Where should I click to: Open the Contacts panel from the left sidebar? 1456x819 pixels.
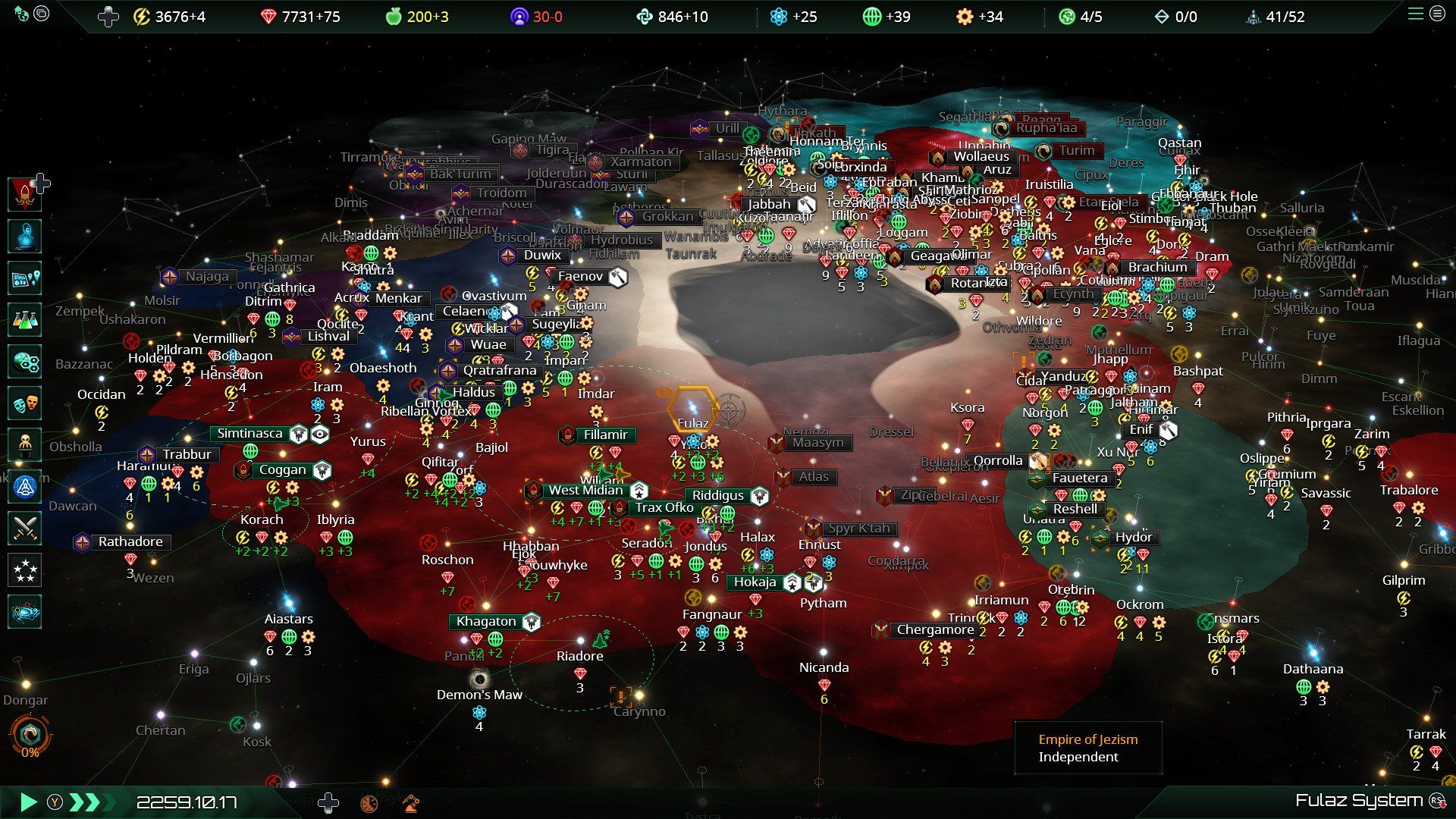point(24,237)
